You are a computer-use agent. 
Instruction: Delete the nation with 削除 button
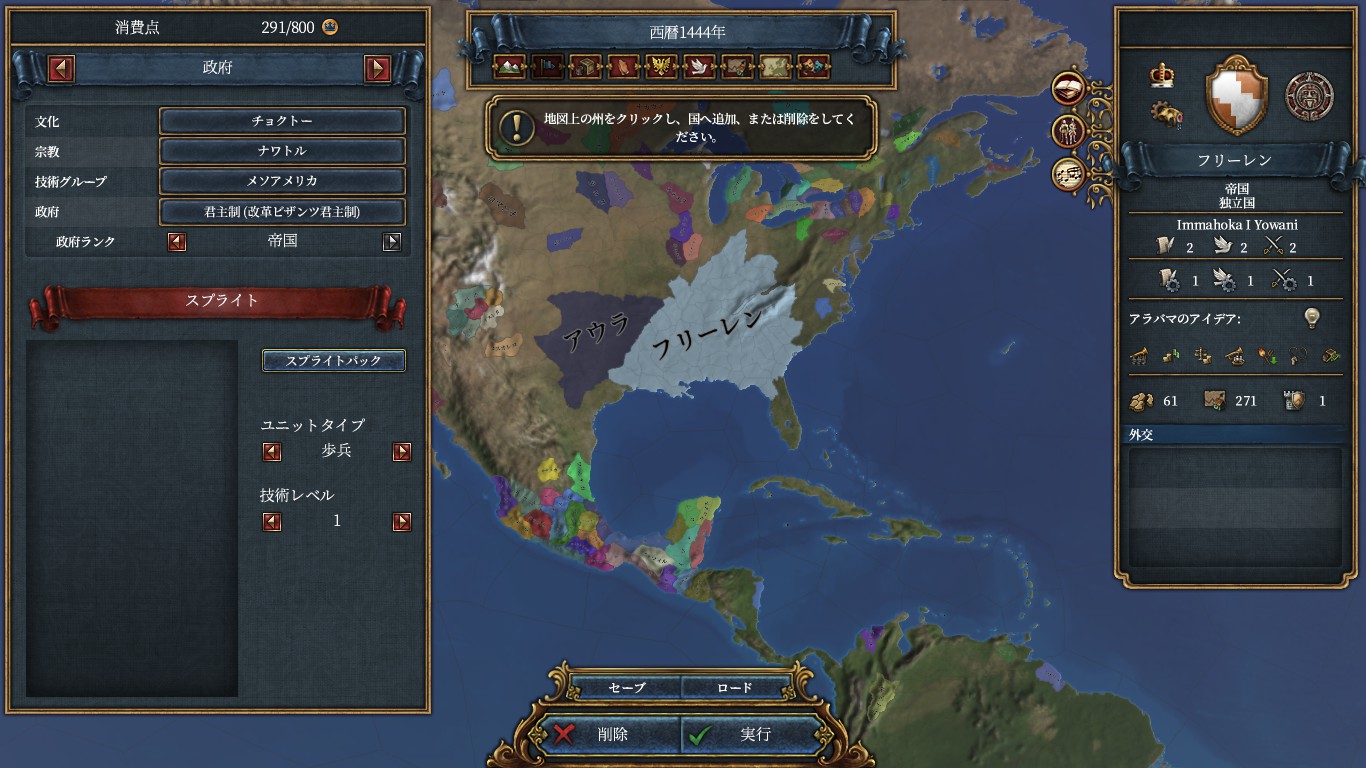click(x=612, y=734)
